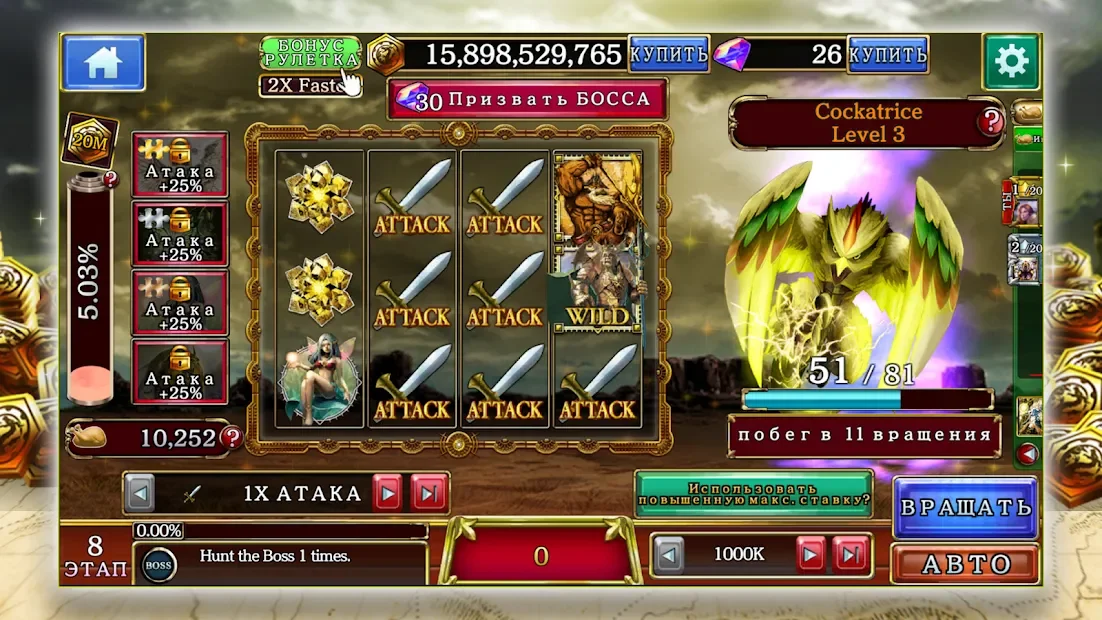Claim the Бонус Рулетка bonus
Screen dimensions: 1102x620
(309, 54)
